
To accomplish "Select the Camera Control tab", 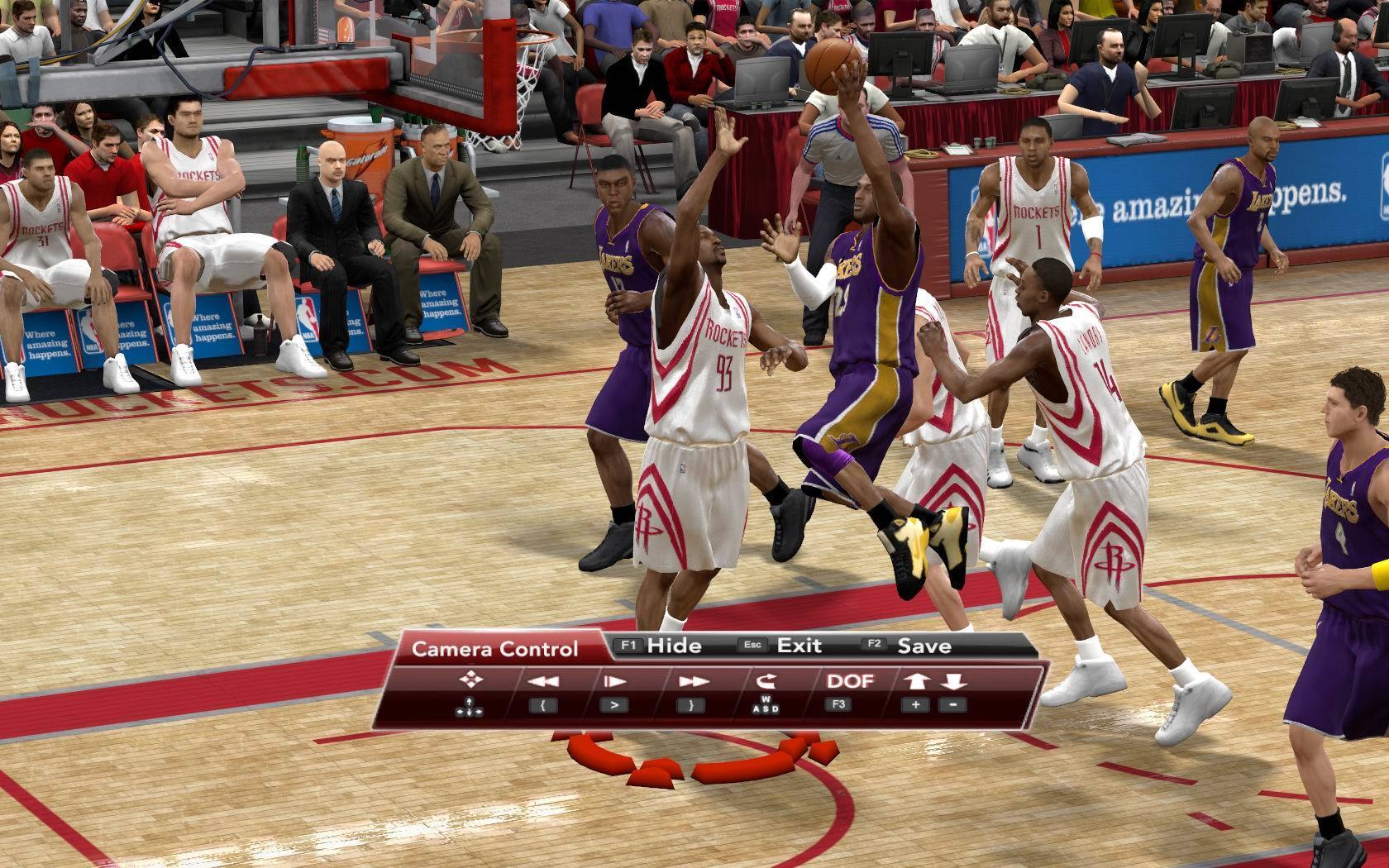I will [494, 649].
